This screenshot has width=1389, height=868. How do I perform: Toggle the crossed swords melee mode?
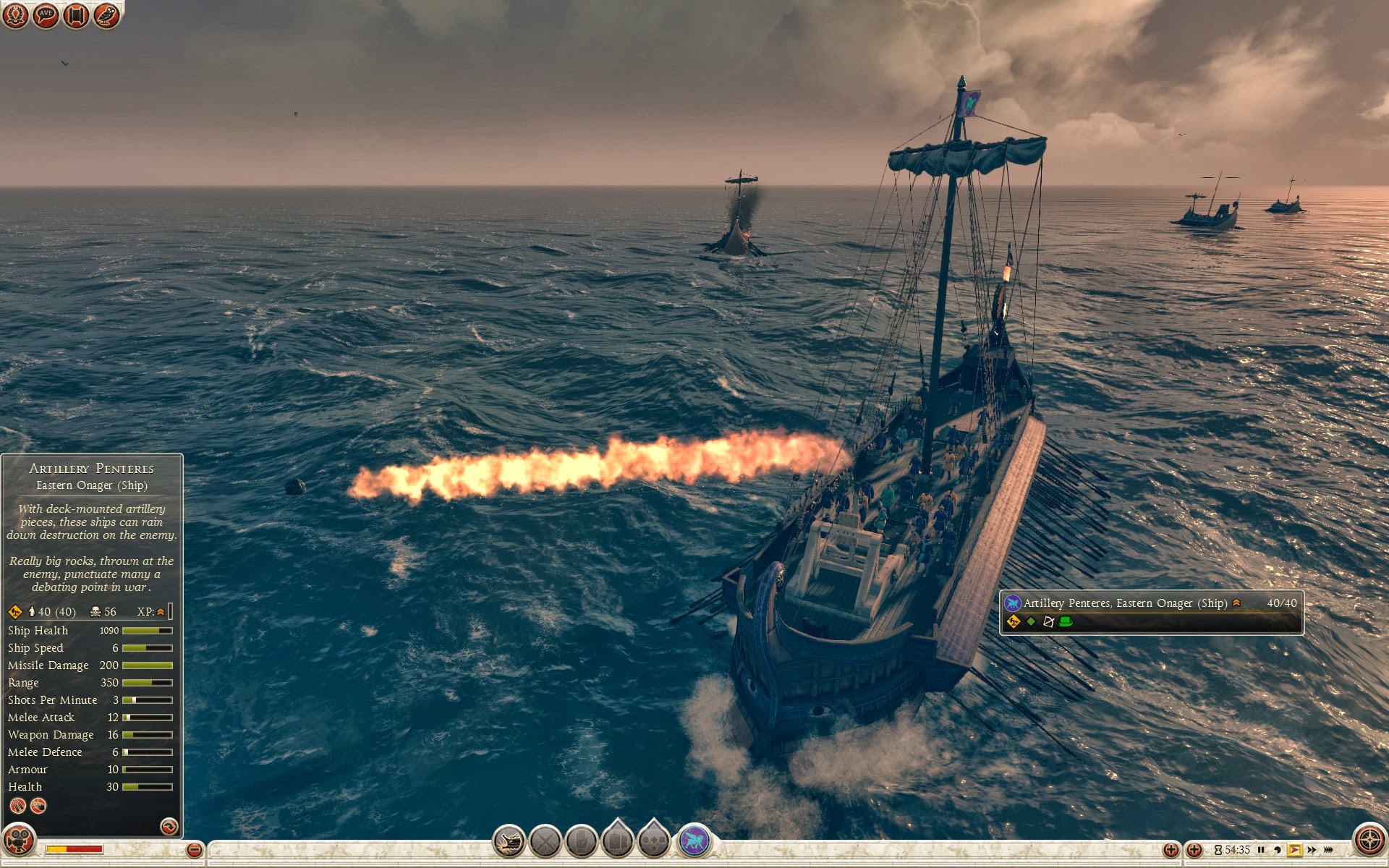tap(545, 842)
